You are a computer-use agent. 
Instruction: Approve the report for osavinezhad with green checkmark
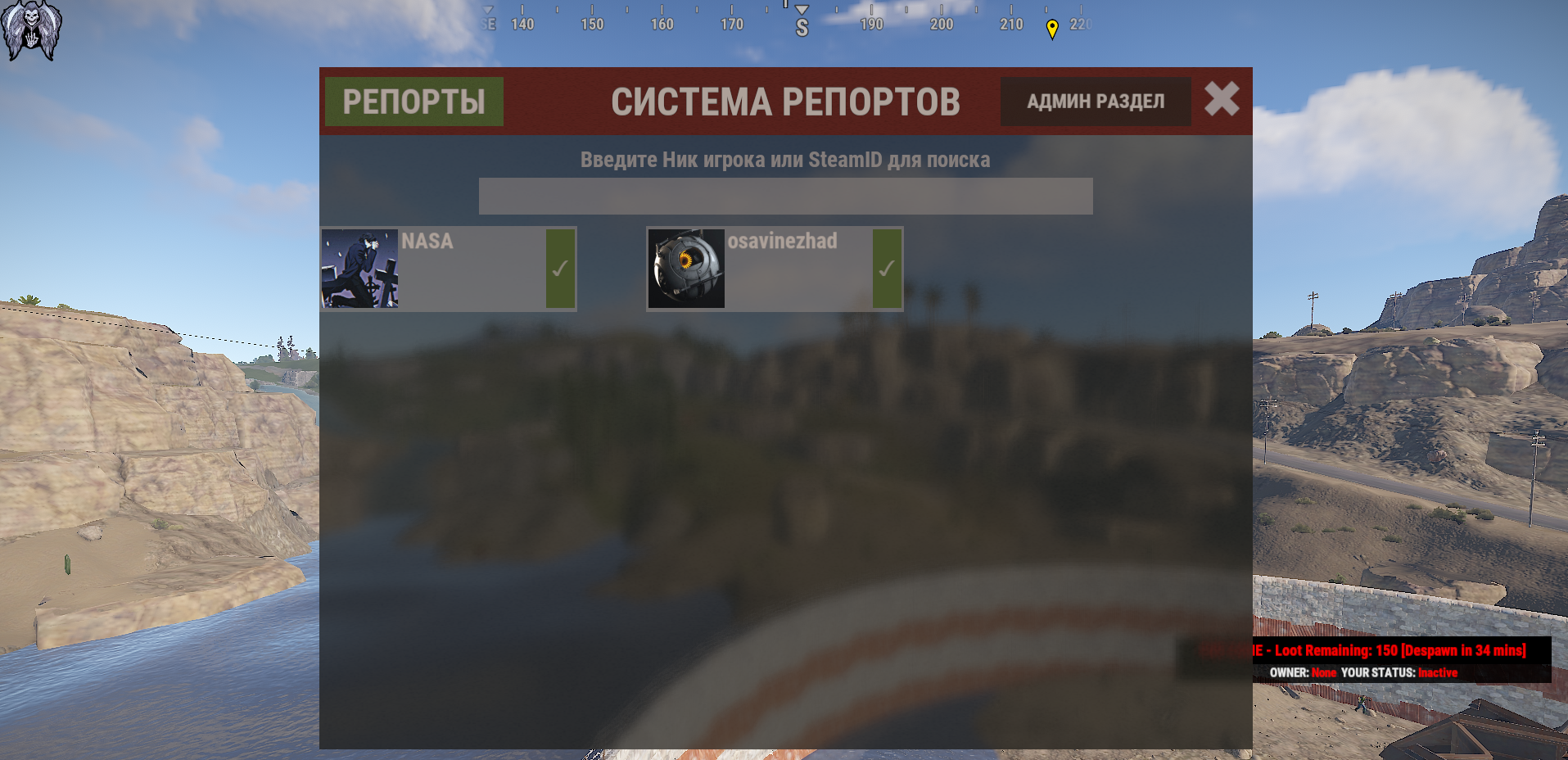(x=887, y=268)
